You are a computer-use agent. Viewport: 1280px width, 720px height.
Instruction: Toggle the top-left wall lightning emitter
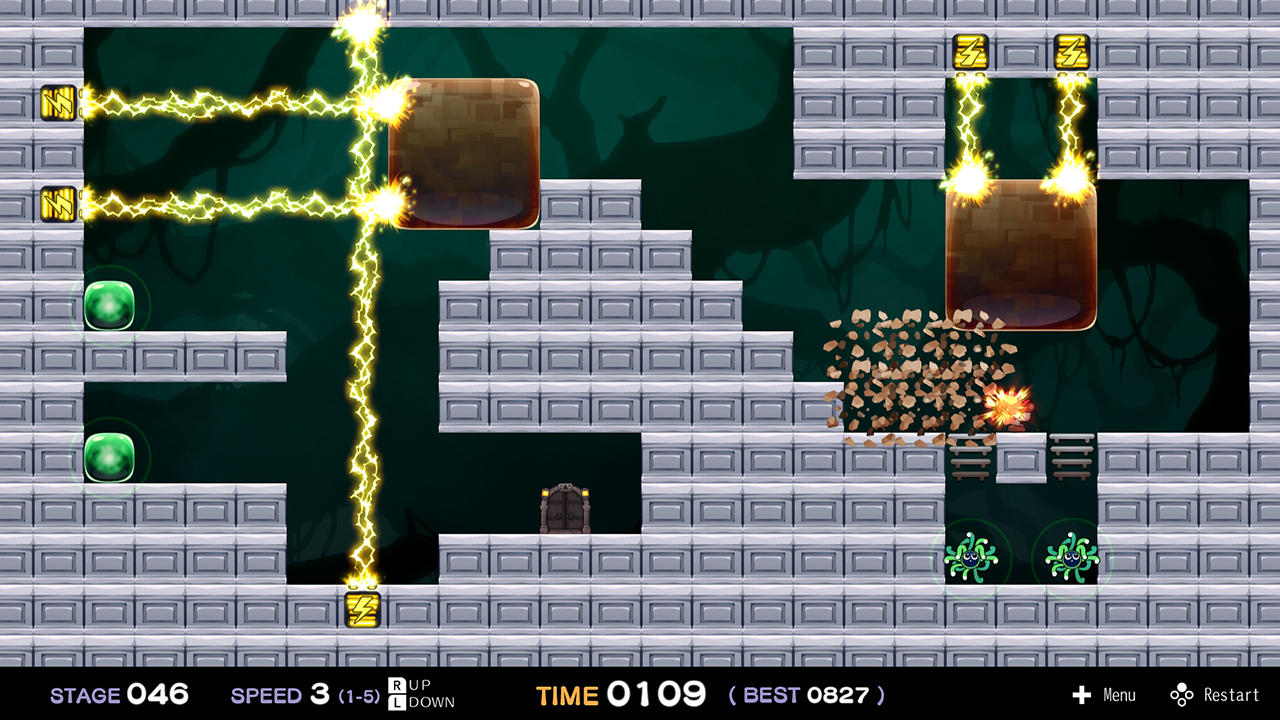pos(57,103)
